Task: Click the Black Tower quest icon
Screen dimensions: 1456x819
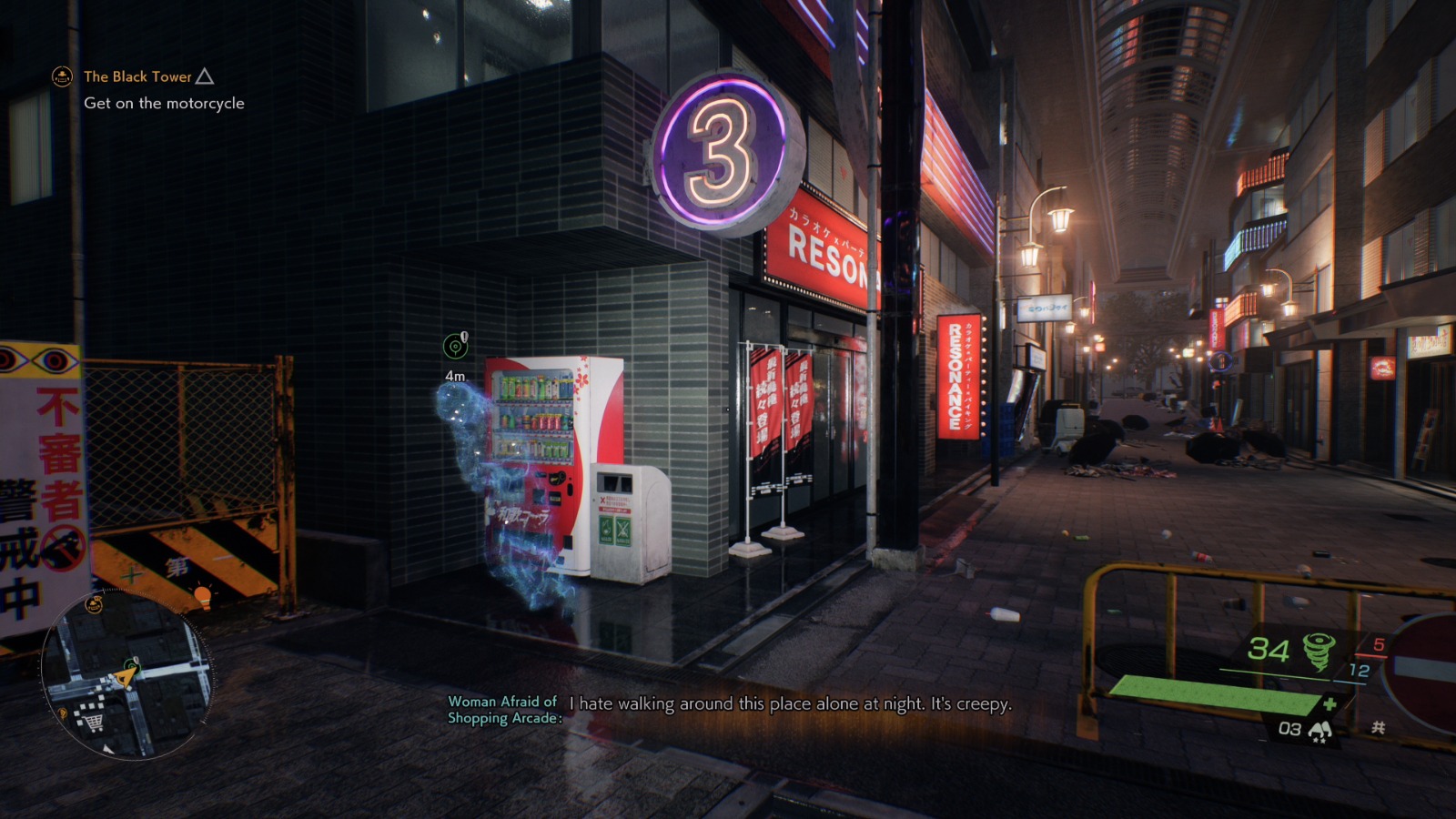Action: pyautogui.click(x=60, y=76)
